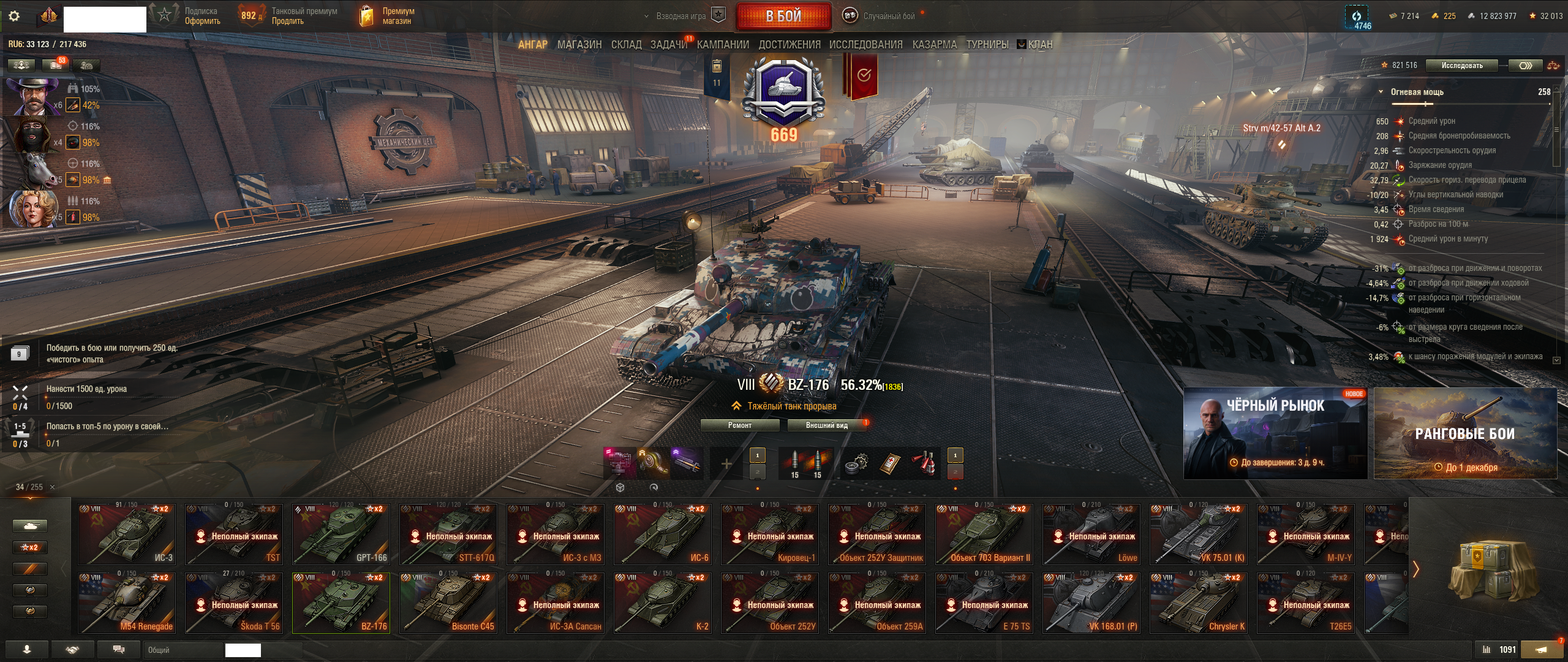Open the КЛАН tab

tap(1039, 44)
